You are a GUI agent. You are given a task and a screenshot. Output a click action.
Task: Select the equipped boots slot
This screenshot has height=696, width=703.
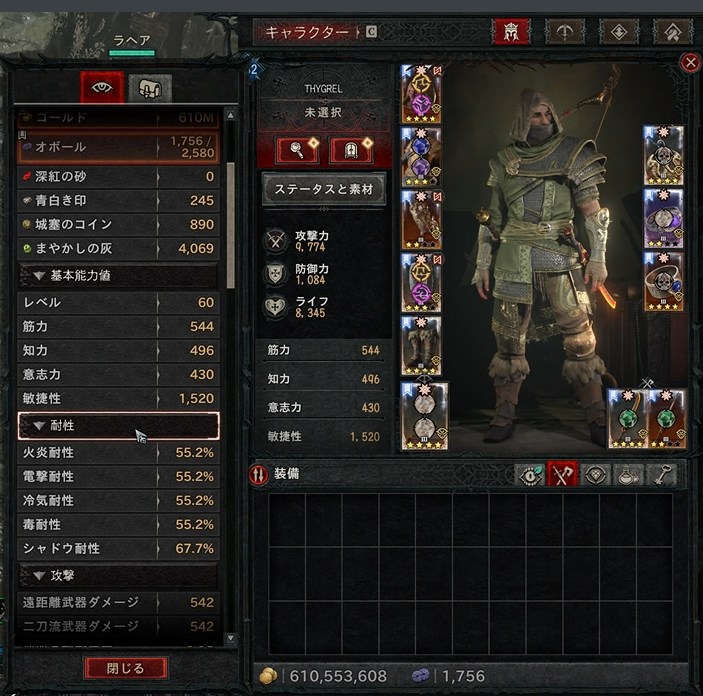click(x=421, y=347)
